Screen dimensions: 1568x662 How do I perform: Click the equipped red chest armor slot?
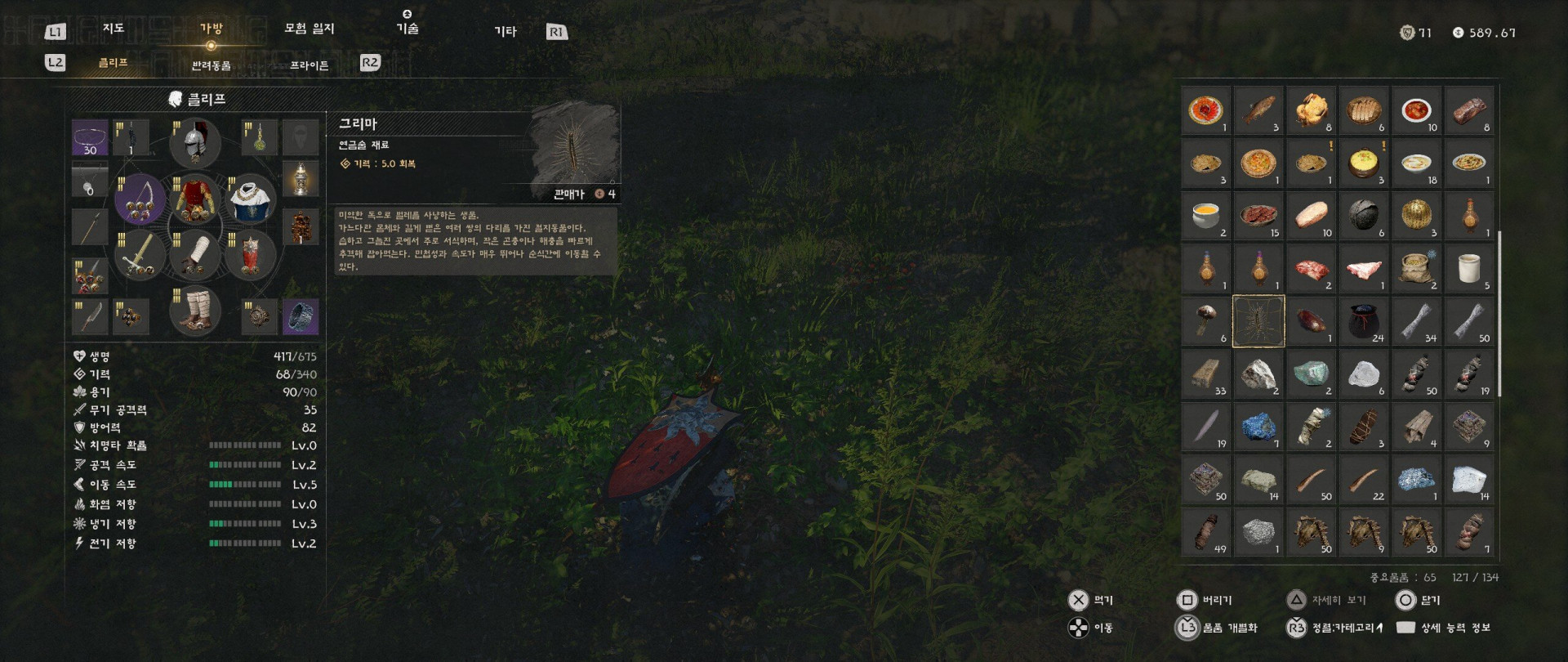[x=194, y=199]
